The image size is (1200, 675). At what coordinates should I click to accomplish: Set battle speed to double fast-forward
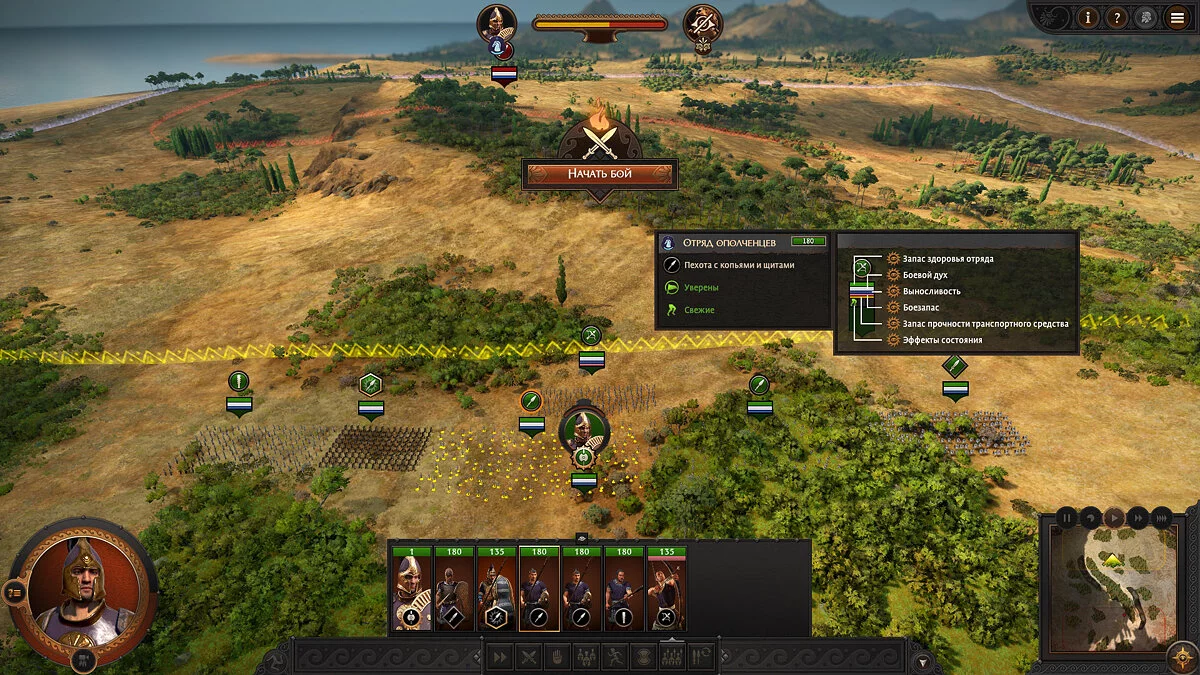click(1138, 518)
